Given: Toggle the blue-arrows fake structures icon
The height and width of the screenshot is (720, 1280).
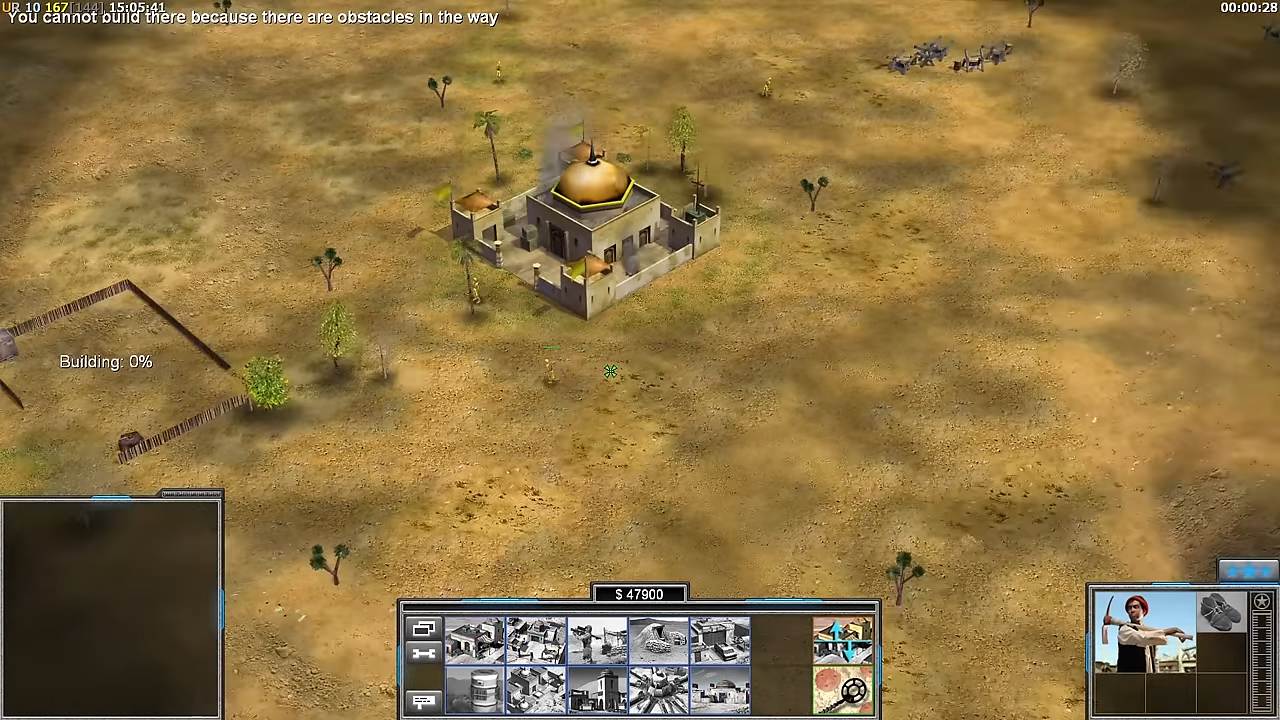Looking at the screenshot, I should tap(842, 640).
